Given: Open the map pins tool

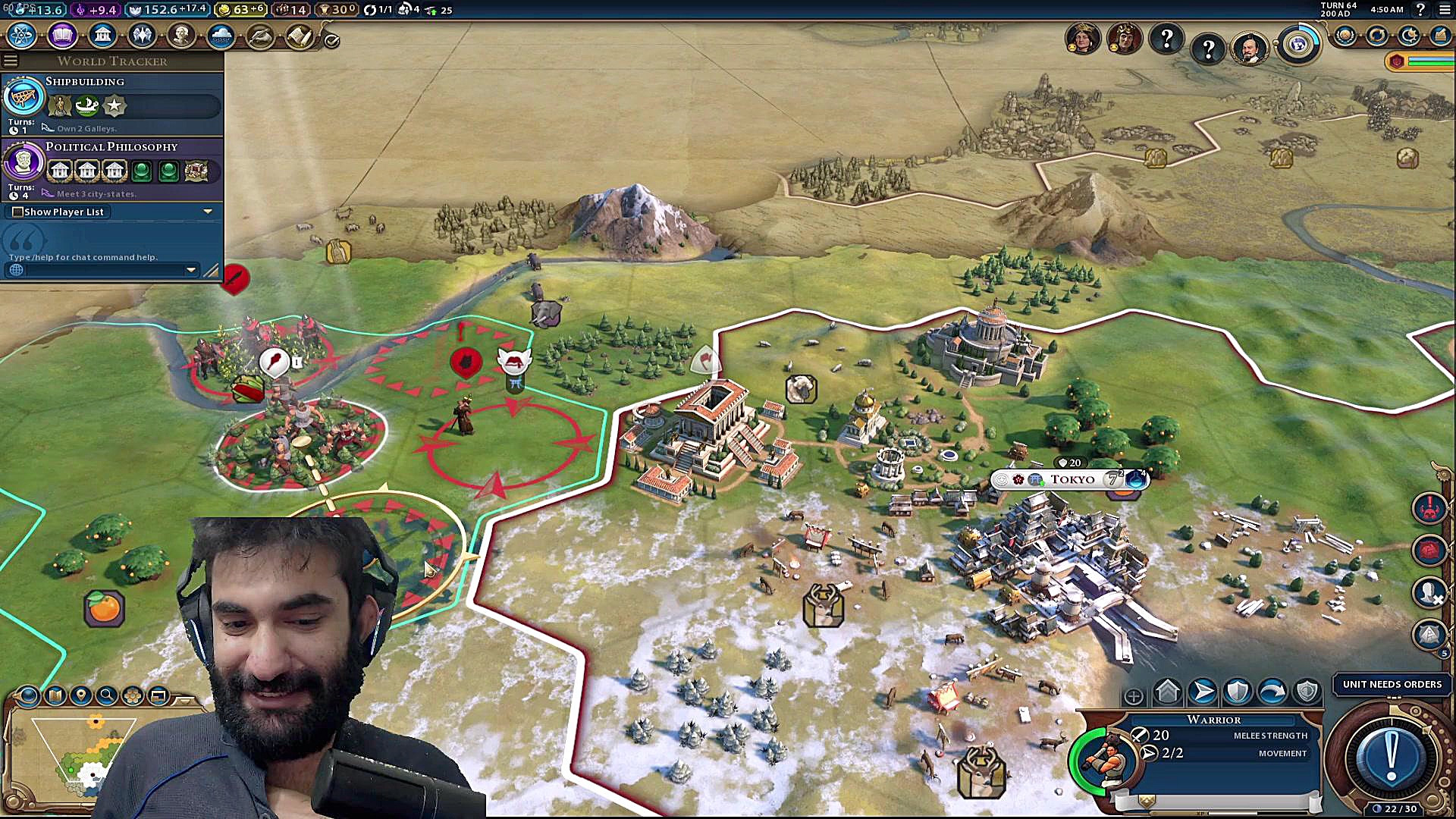Looking at the screenshot, I should click(x=80, y=695).
